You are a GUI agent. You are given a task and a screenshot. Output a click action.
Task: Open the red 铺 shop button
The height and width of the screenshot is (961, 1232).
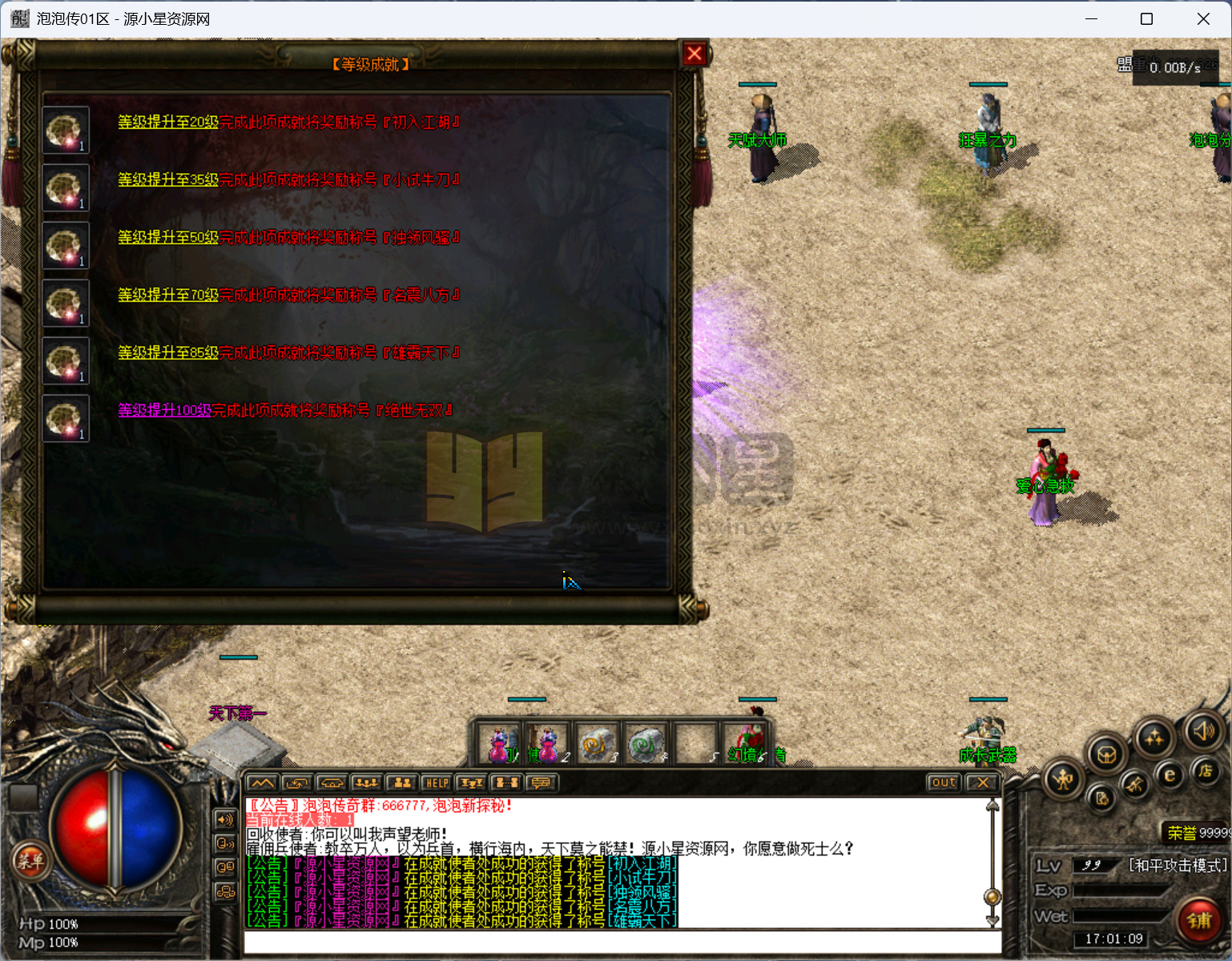click(x=1199, y=920)
